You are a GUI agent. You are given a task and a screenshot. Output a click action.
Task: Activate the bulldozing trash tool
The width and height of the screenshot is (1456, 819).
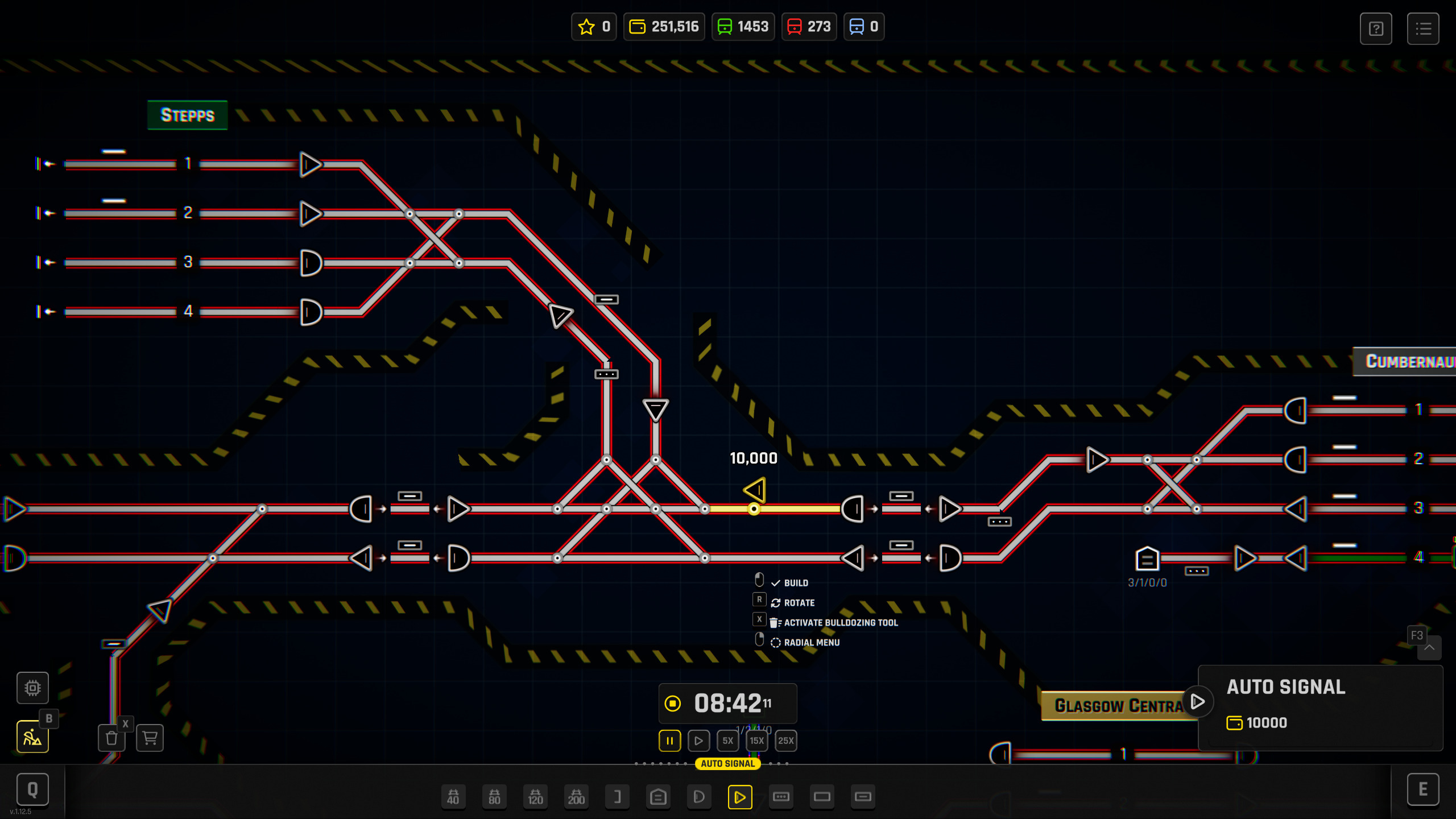tap(111, 738)
